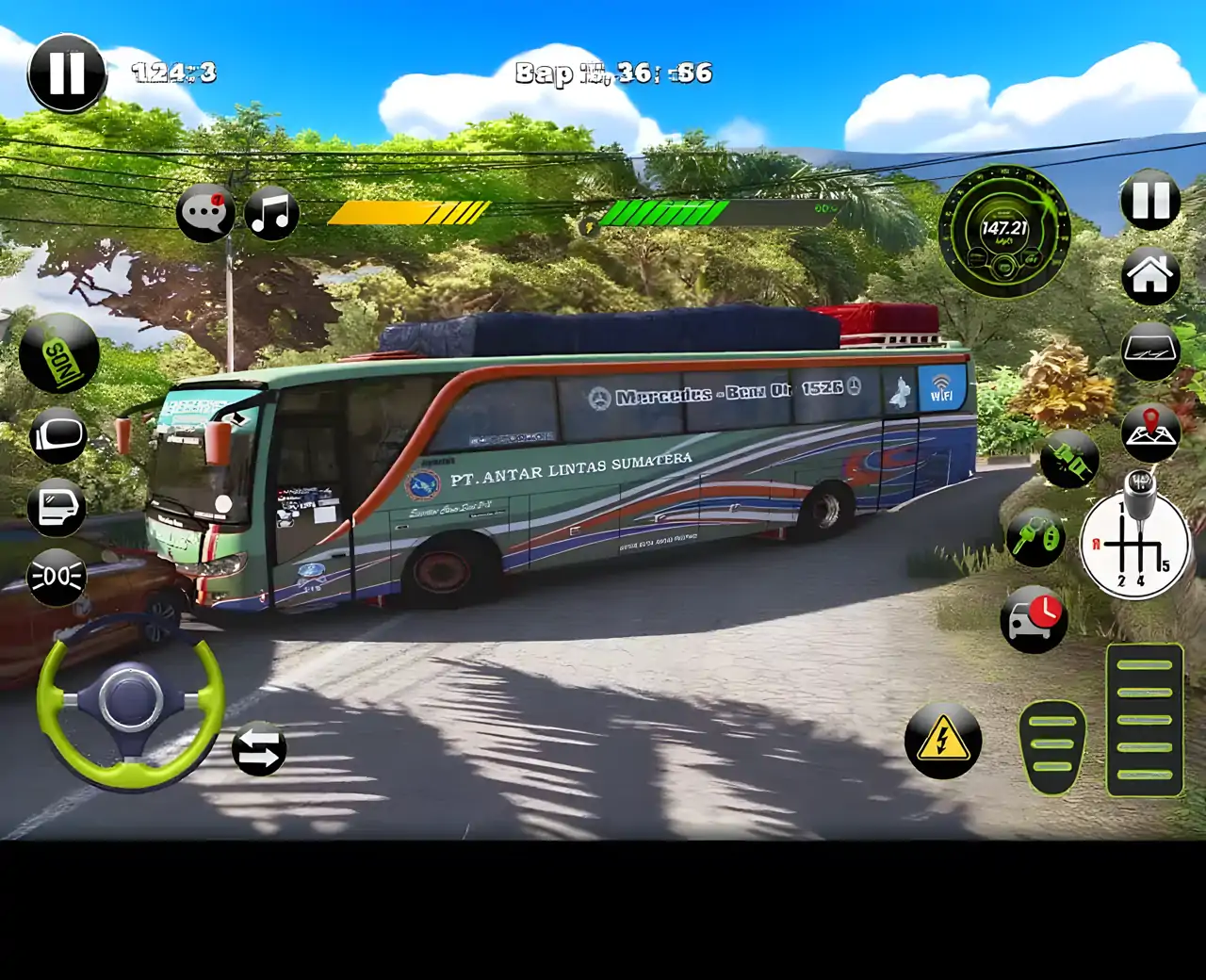1206x980 pixels.
Task: Toggle the green seatbelt icon
Action: (x=1069, y=460)
